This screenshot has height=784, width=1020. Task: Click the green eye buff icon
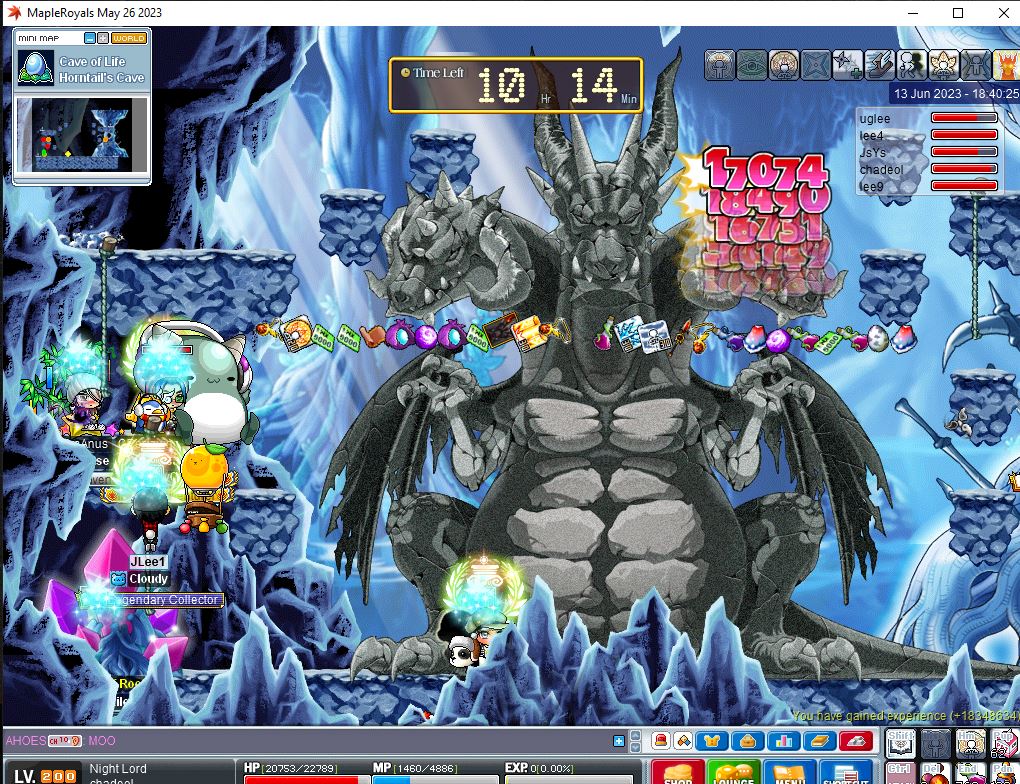[752, 65]
